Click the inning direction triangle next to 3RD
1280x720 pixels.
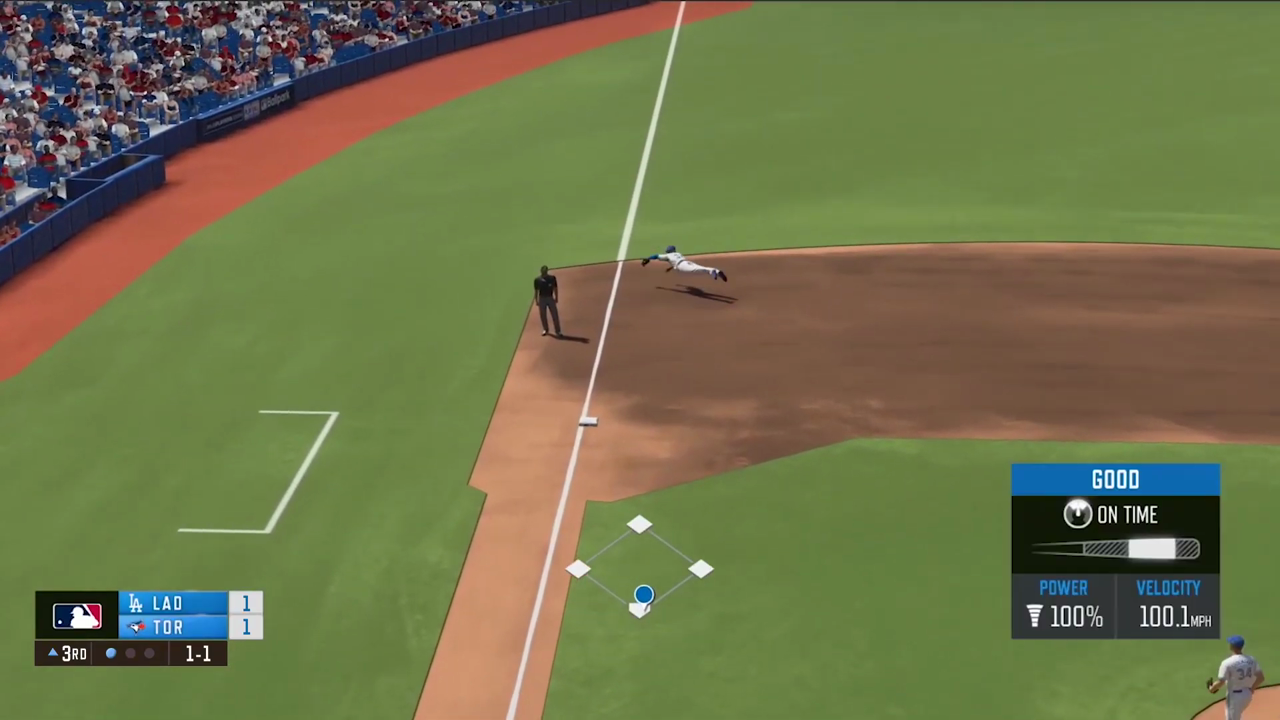(51, 653)
